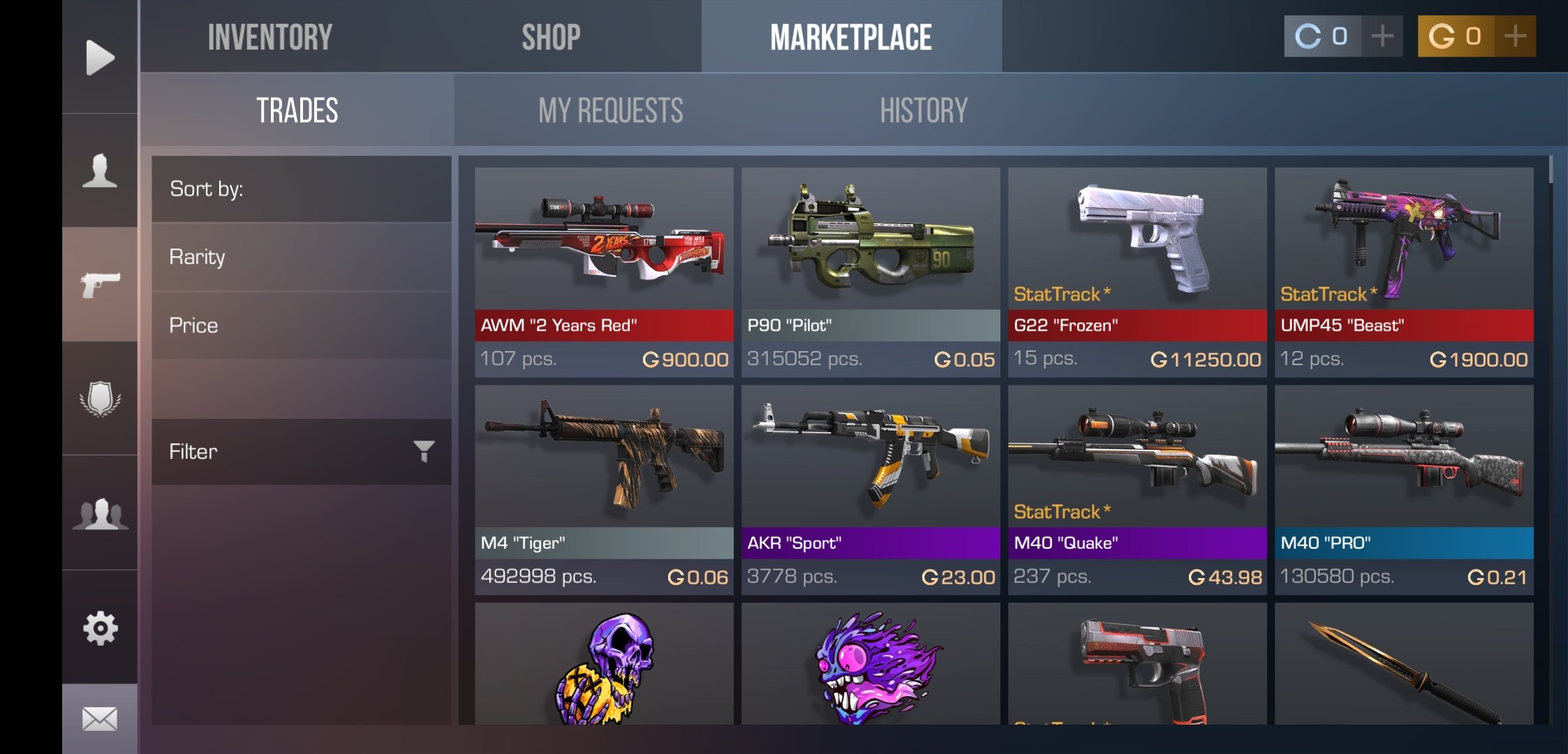Image resolution: width=1568 pixels, height=754 pixels.
Task: Add gold with the plus button
Action: [x=1514, y=36]
